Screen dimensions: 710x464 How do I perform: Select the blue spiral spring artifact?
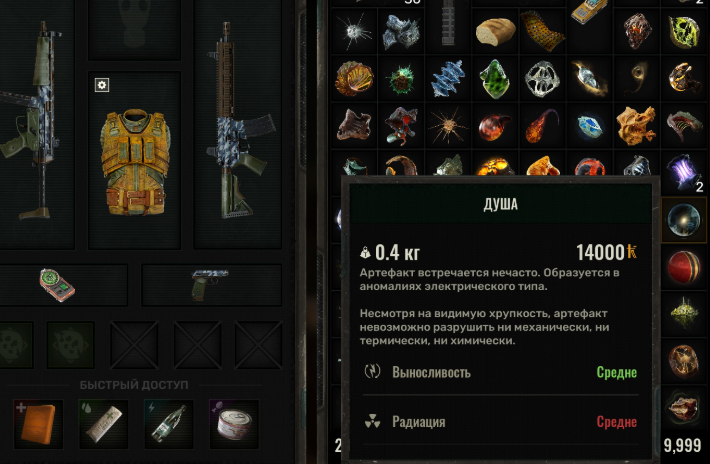(447, 76)
